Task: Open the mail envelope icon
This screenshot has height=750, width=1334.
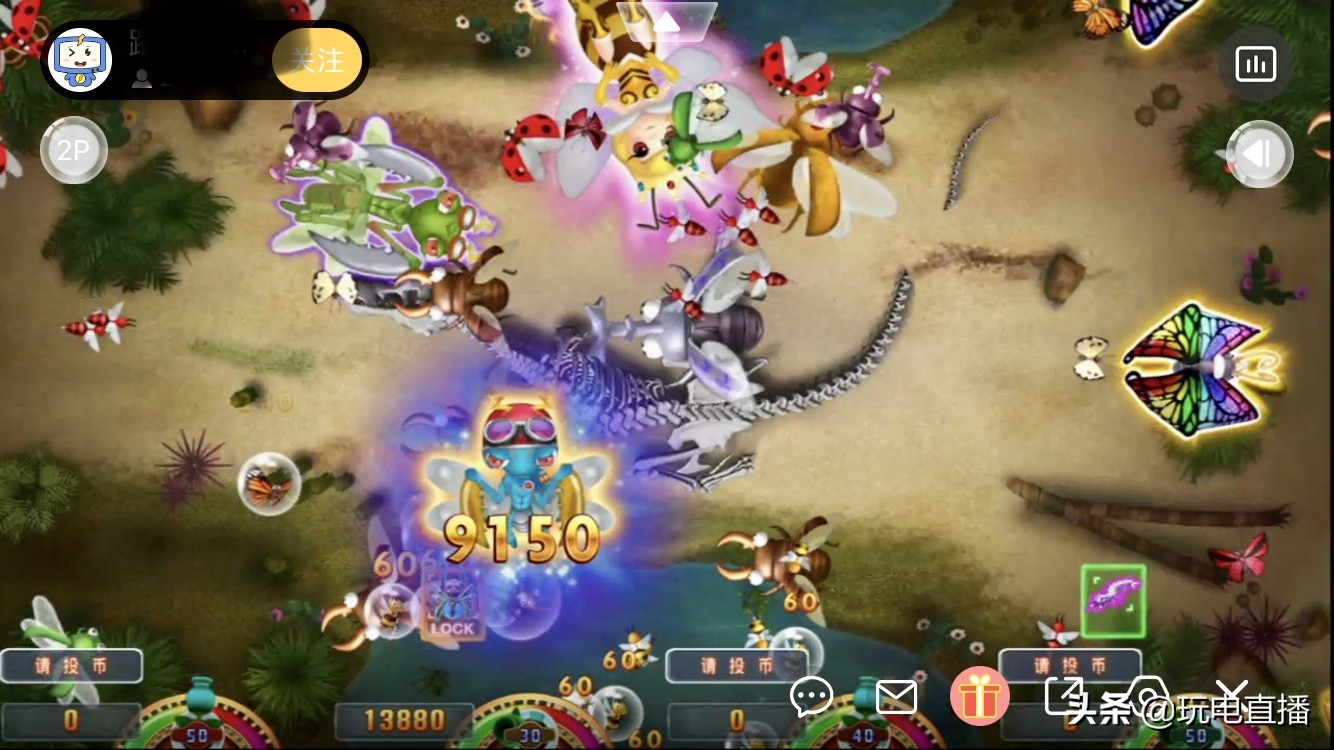Action: (x=897, y=699)
